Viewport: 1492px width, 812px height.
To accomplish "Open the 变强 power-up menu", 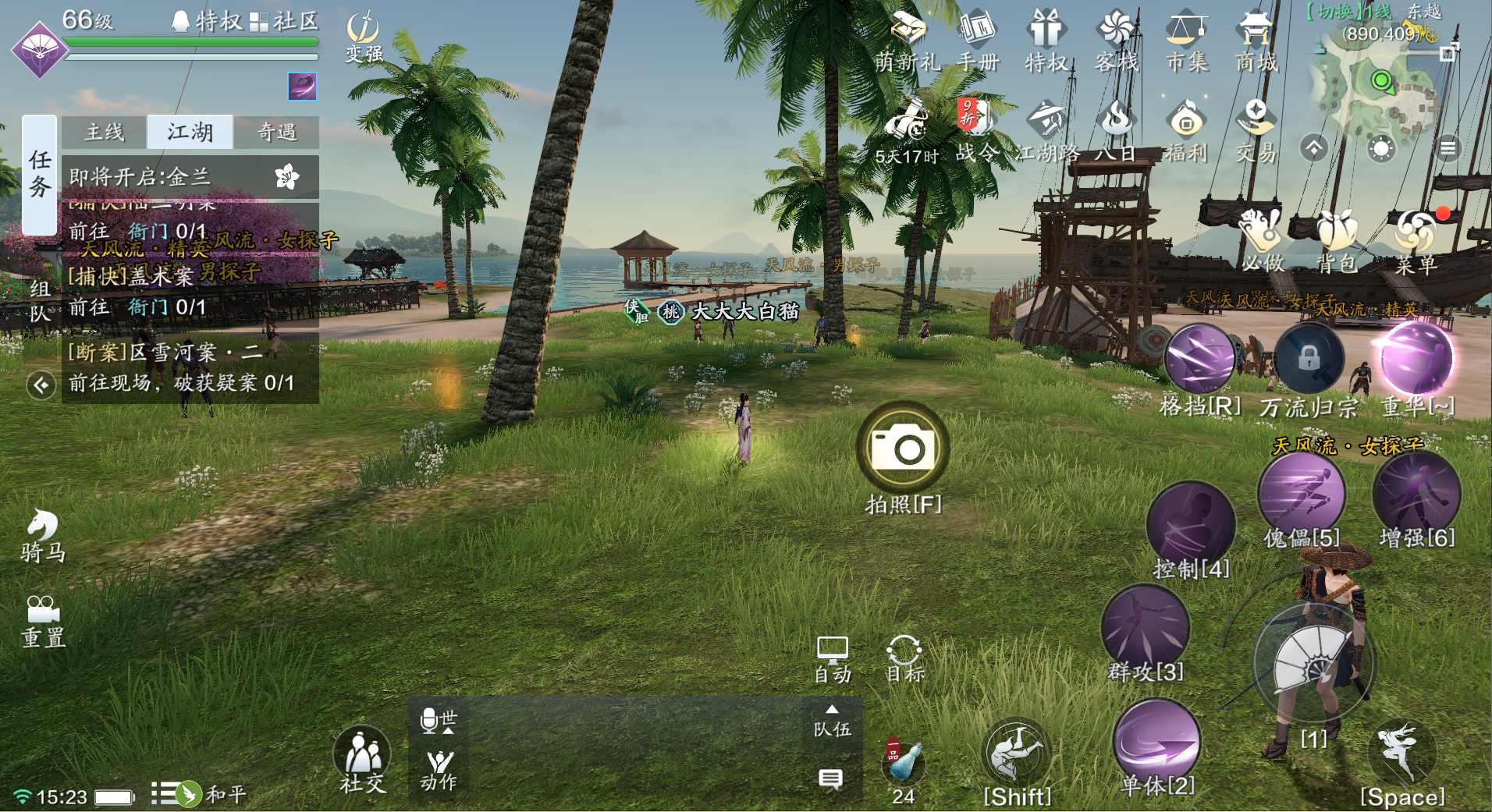I will (363, 35).
